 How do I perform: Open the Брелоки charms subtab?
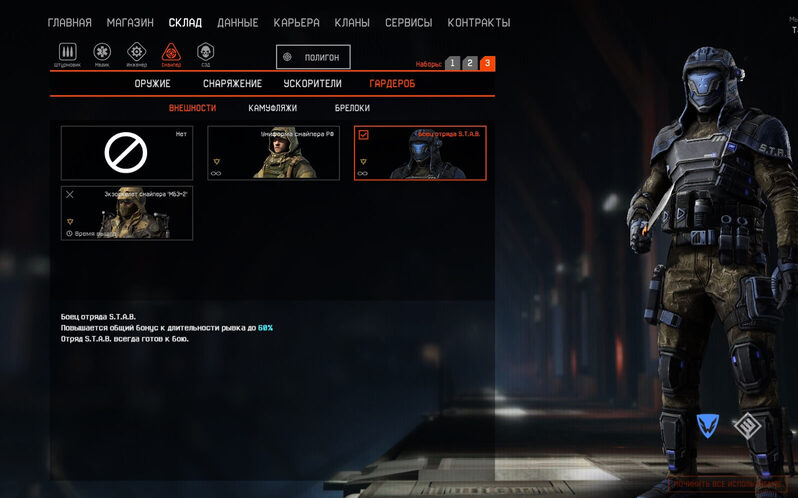(x=352, y=108)
